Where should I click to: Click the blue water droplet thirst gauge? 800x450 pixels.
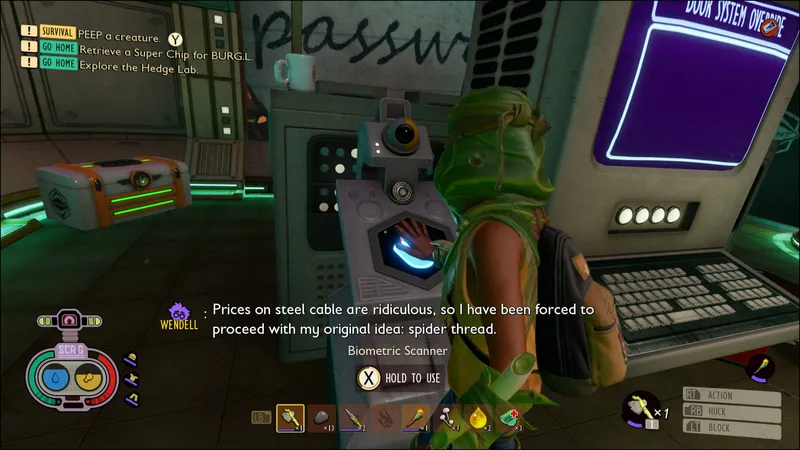coord(56,379)
